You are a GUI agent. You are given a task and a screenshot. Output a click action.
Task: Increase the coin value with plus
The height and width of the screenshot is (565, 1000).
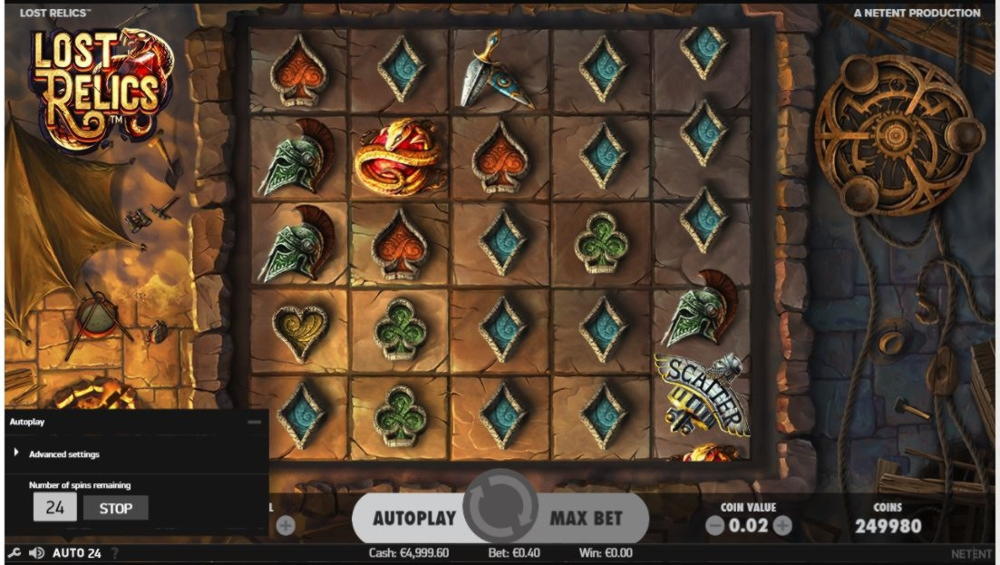click(x=782, y=525)
